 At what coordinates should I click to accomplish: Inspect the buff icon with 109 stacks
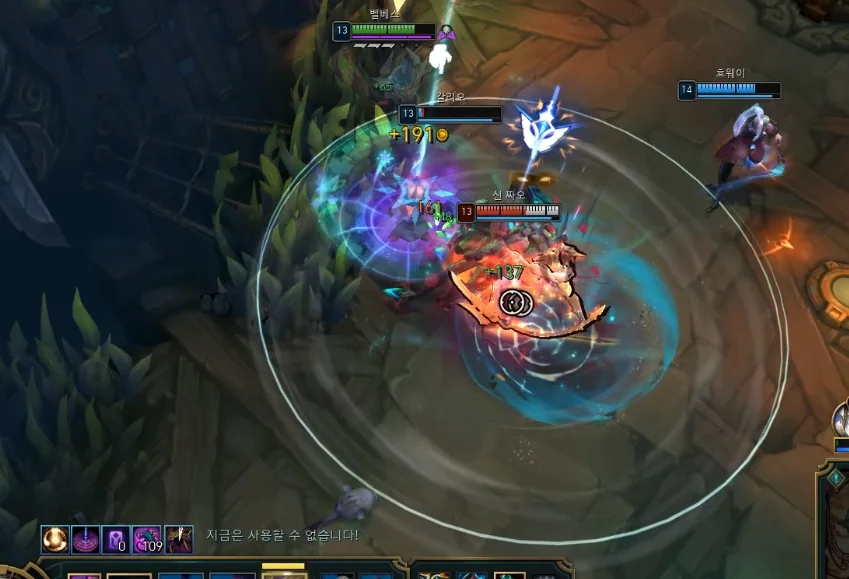pos(147,539)
